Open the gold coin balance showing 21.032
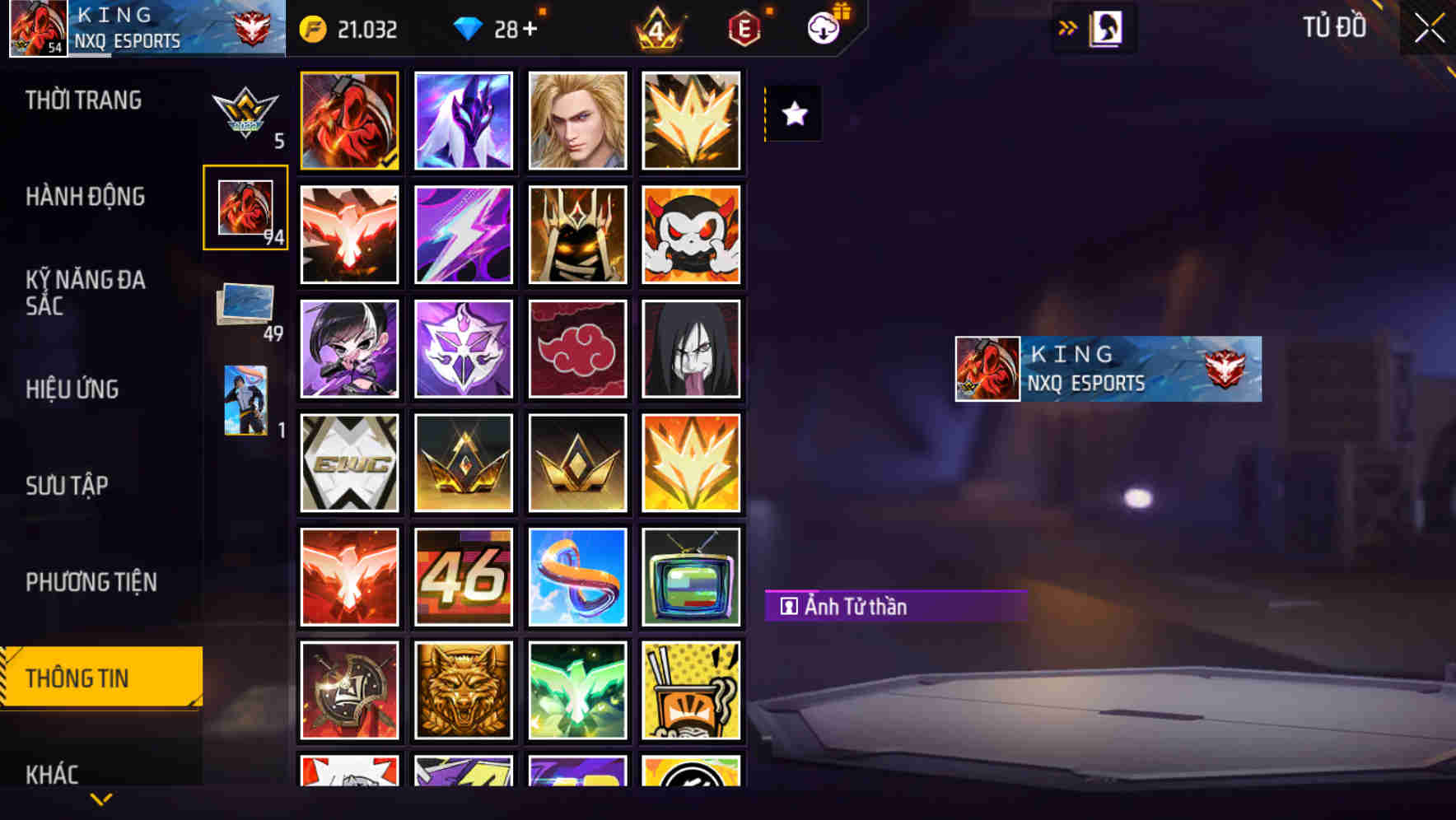Image resolution: width=1456 pixels, height=820 pixels. (x=354, y=28)
